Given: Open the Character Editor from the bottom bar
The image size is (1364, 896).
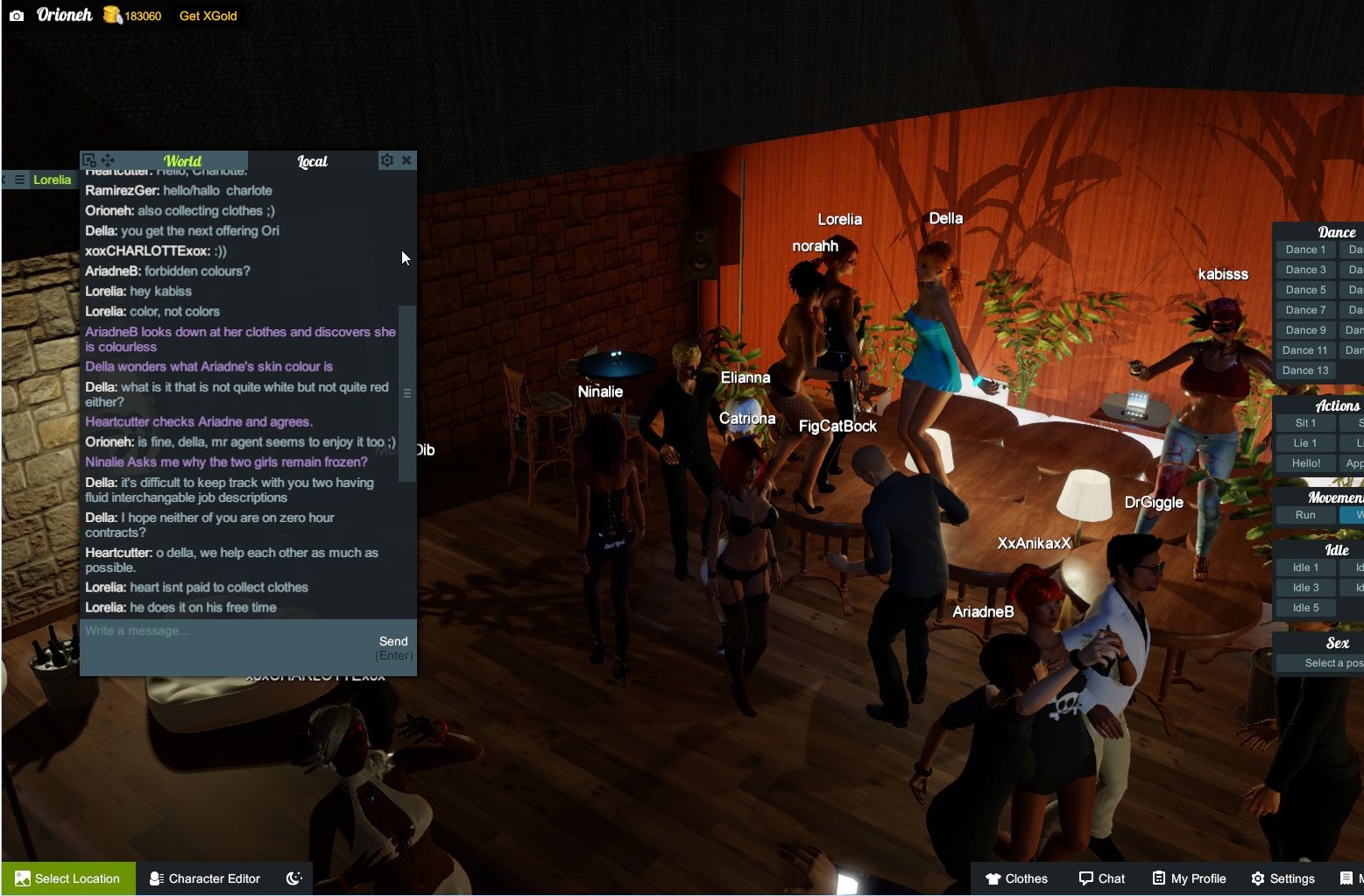Looking at the screenshot, I should click(x=205, y=878).
